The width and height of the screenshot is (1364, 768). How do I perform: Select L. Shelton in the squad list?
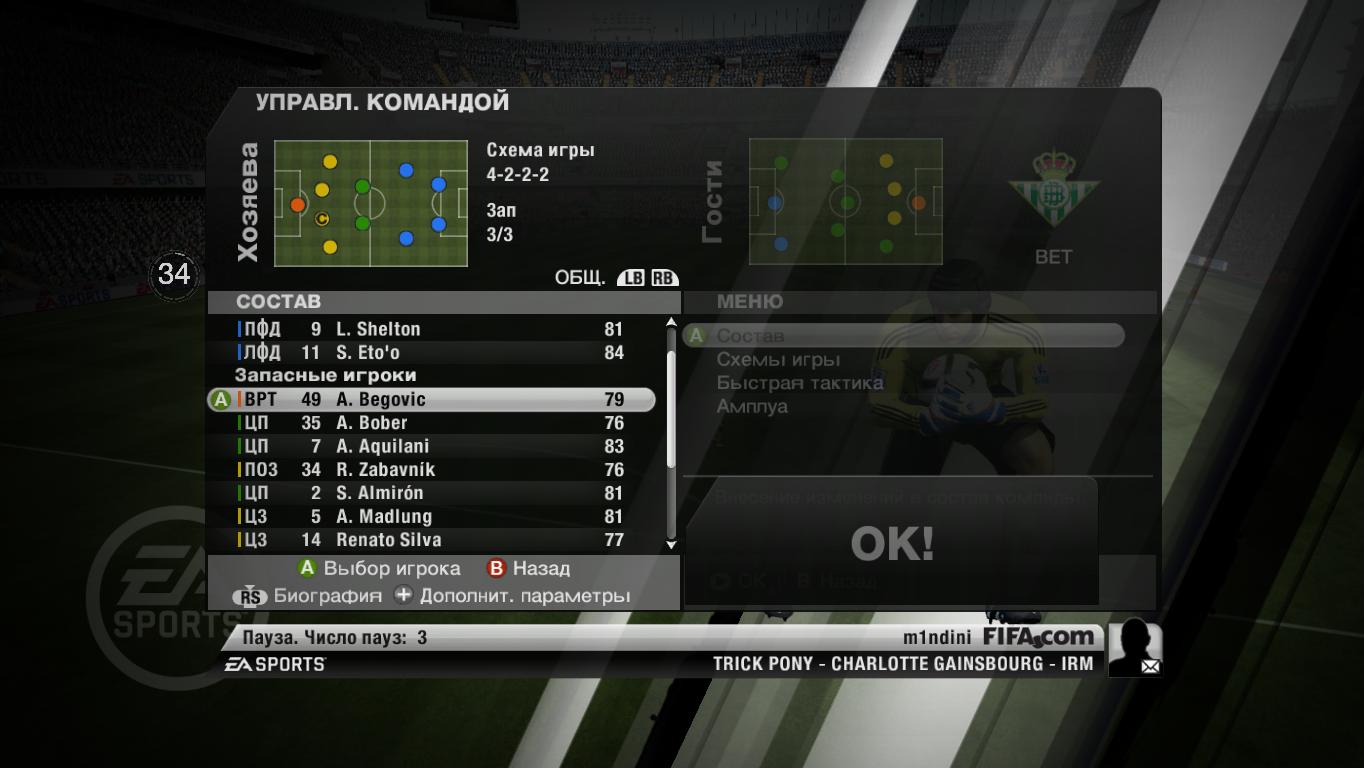click(430, 329)
